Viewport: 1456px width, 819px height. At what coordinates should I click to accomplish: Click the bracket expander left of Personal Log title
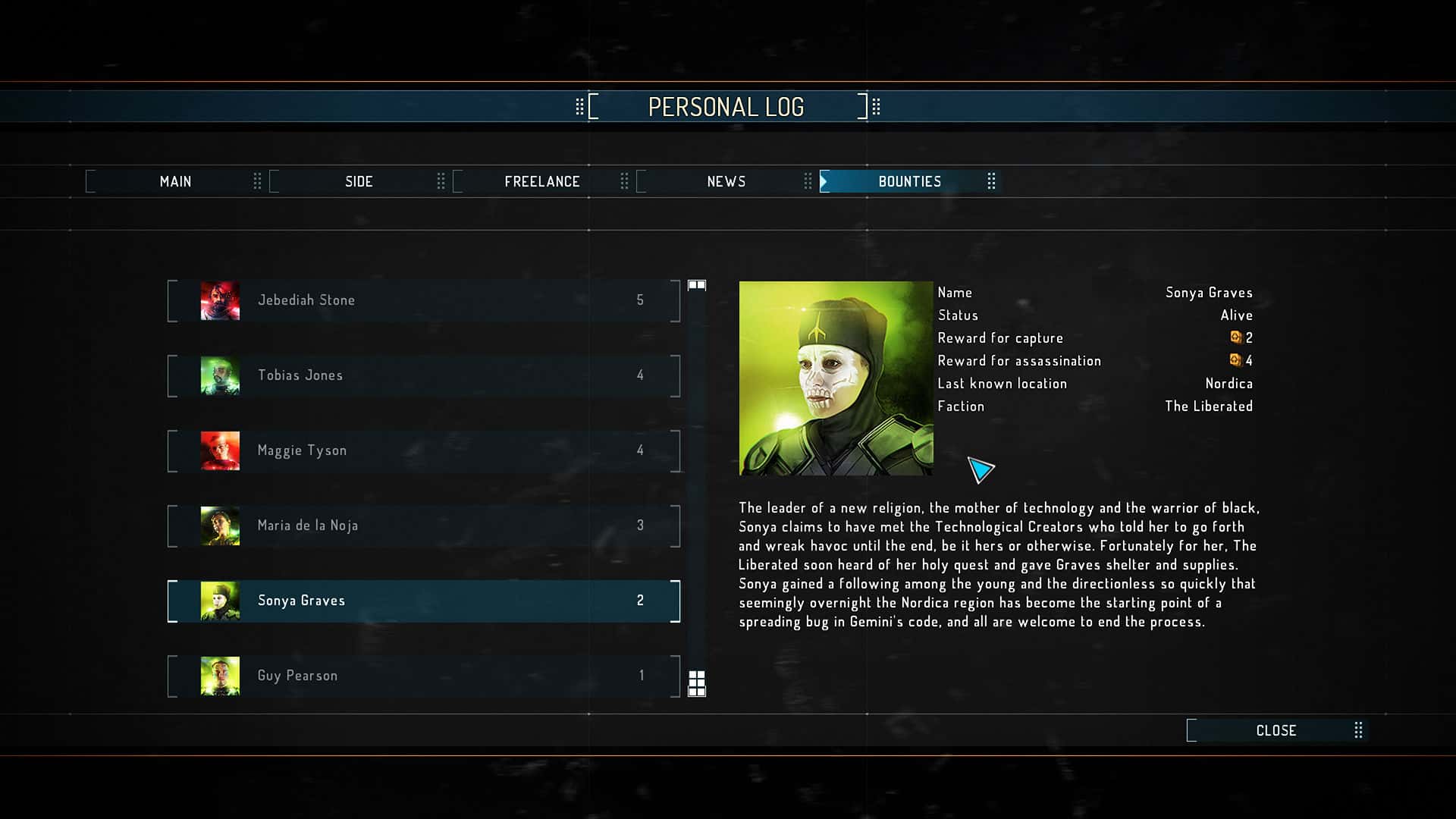595,105
